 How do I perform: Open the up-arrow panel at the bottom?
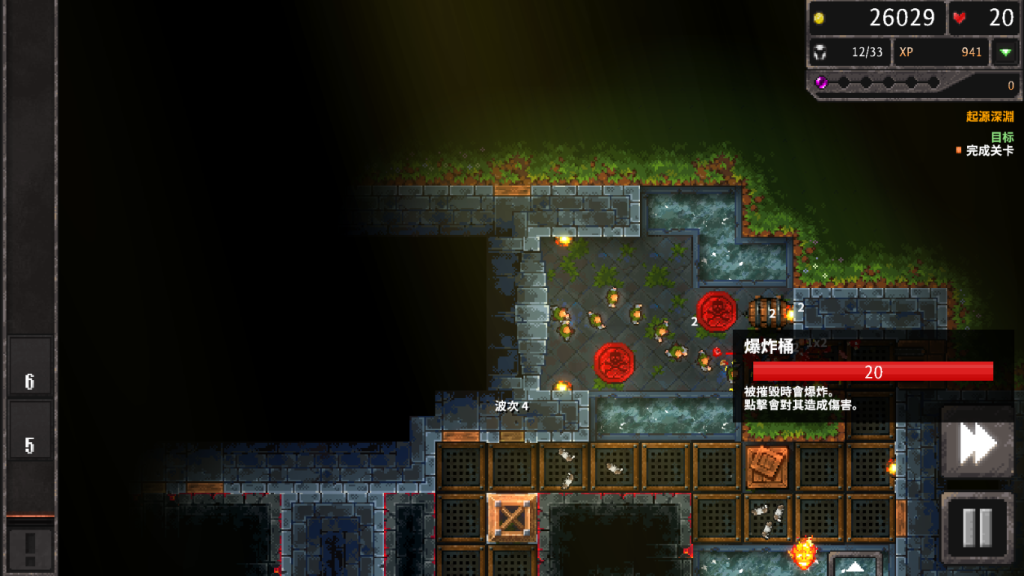[856, 565]
